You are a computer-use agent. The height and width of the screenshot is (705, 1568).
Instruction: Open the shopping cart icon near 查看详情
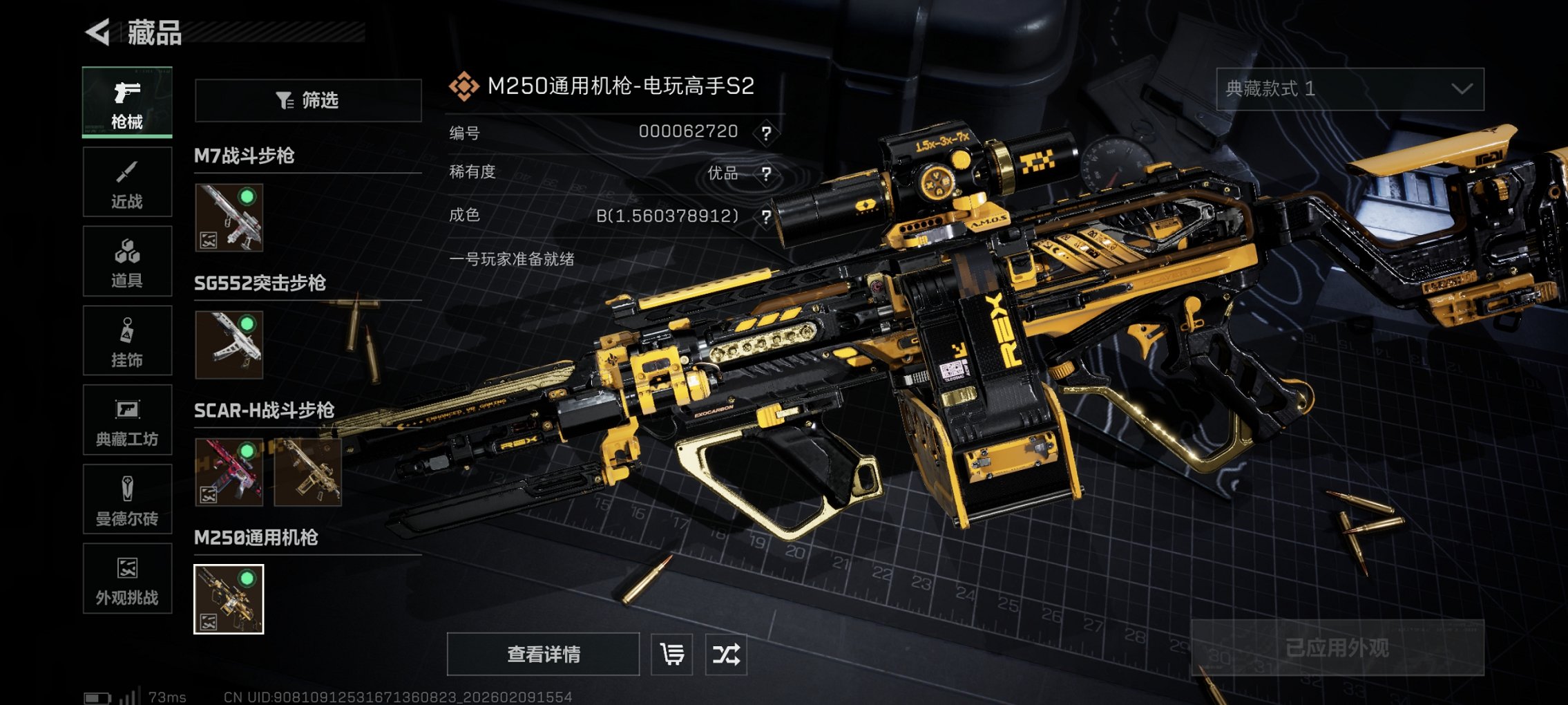(x=671, y=652)
